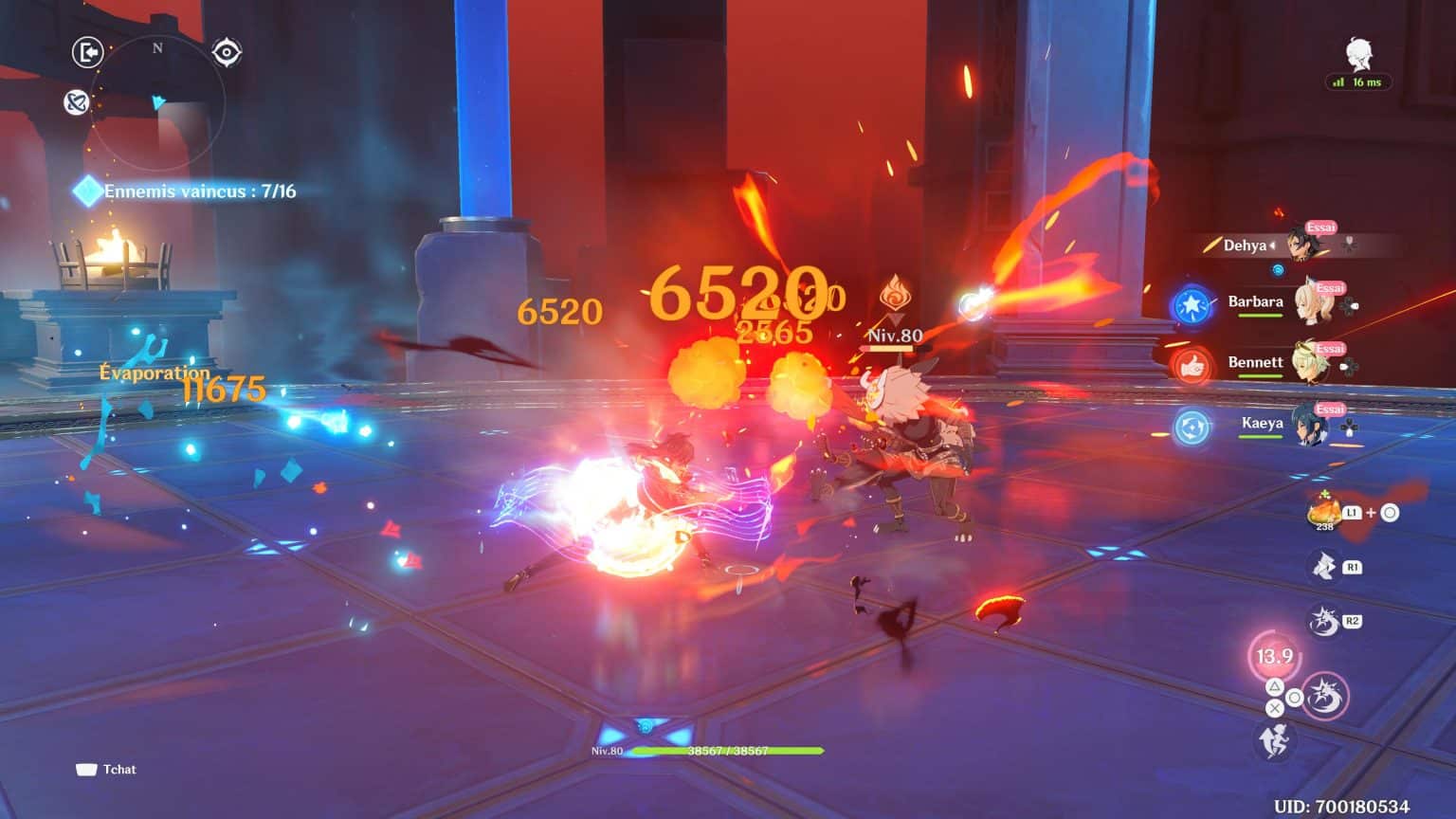Open the Tchat panel
Screen dimensions: 1456x819
pos(107,770)
